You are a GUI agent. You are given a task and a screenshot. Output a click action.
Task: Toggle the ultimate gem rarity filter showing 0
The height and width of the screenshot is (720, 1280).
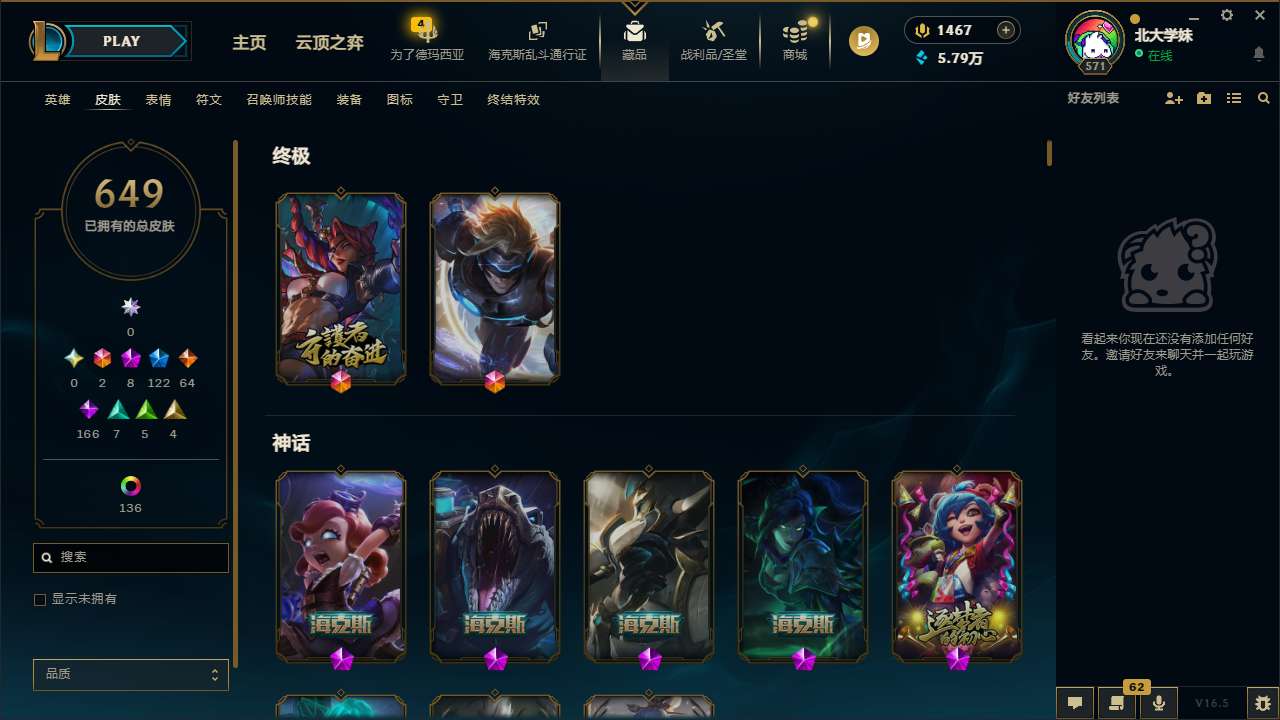tap(130, 307)
